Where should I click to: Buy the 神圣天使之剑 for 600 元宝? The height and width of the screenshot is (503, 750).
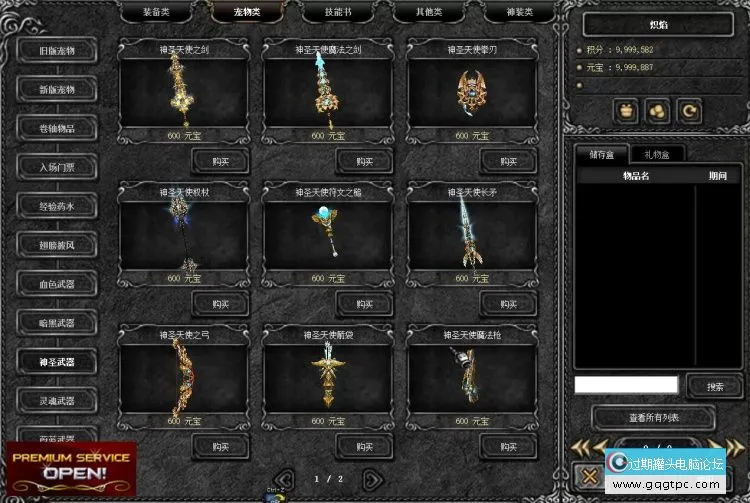[x=221, y=160]
